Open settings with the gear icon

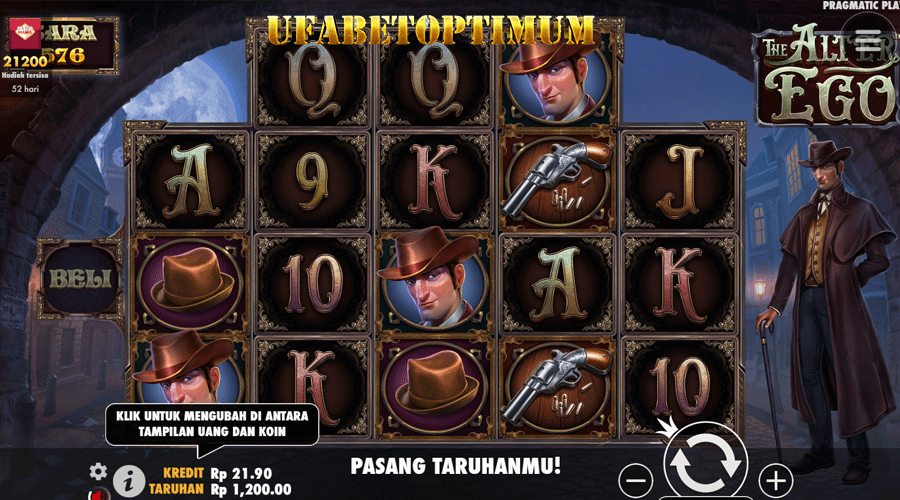click(98, 470)
